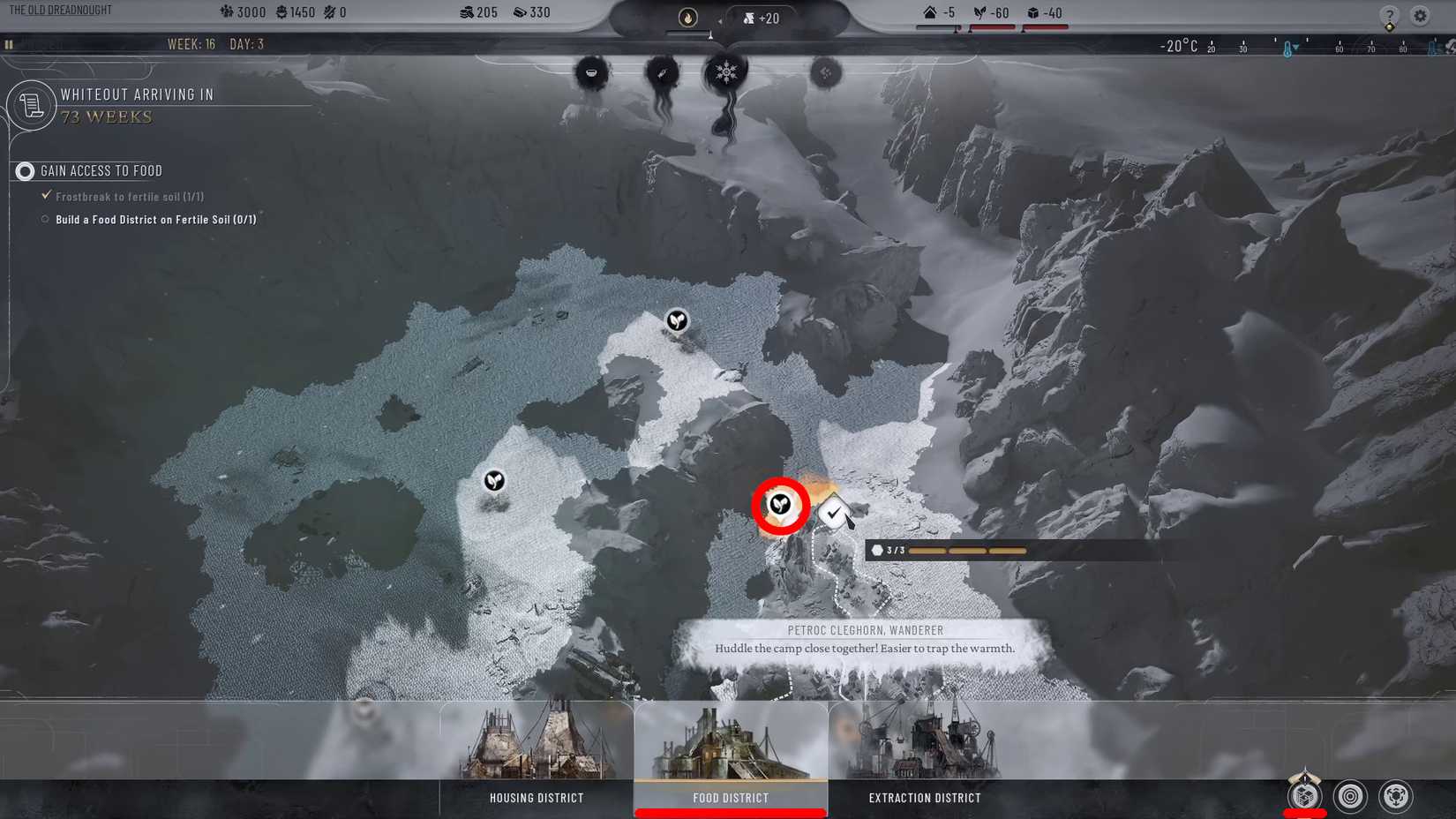
Task: Toggle the completed Frostbreak to fertile soil checkmark
Action: pyautogui.click(x=47, y=194)
